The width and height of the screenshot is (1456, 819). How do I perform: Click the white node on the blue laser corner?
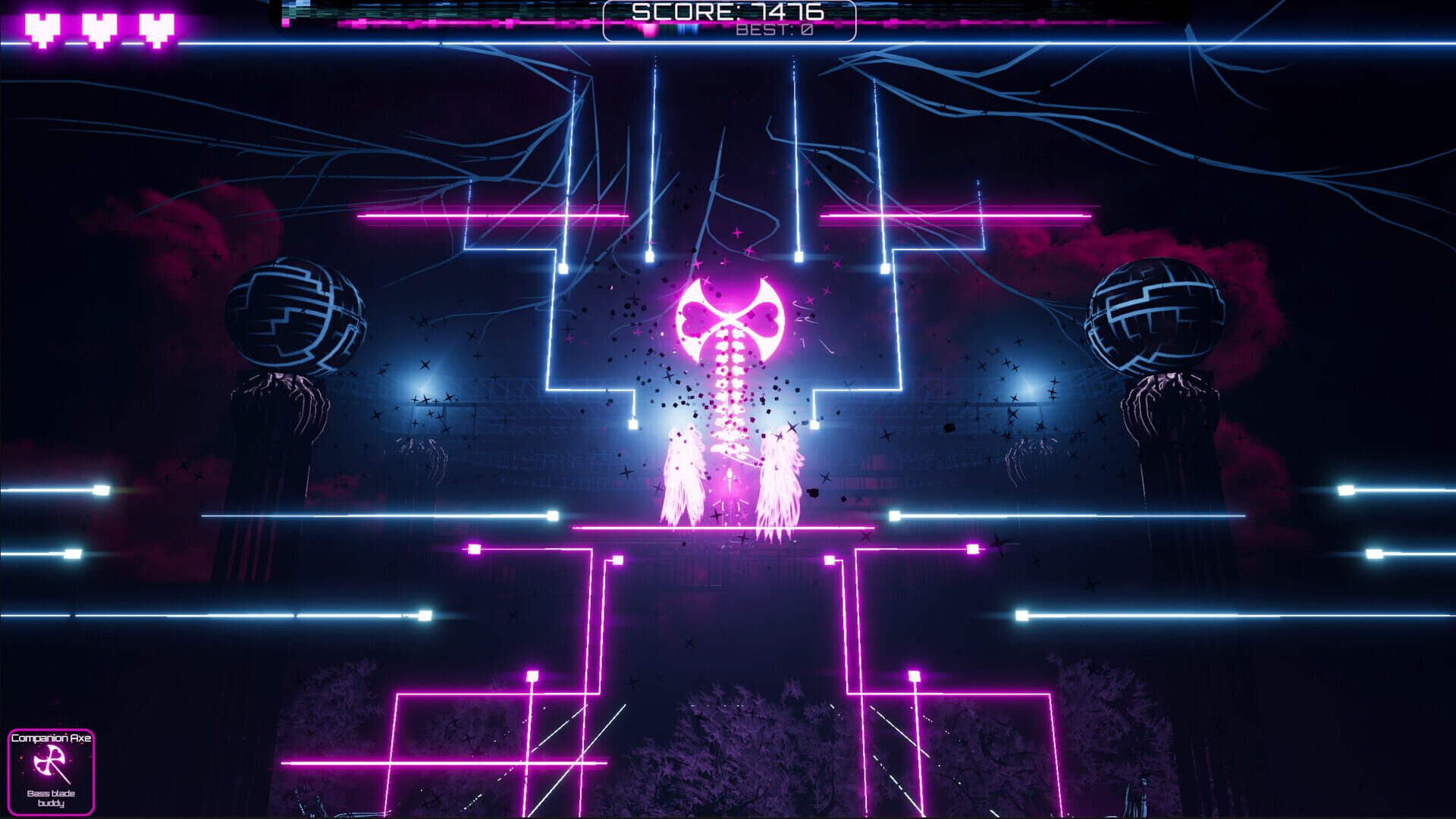(565, 267)
